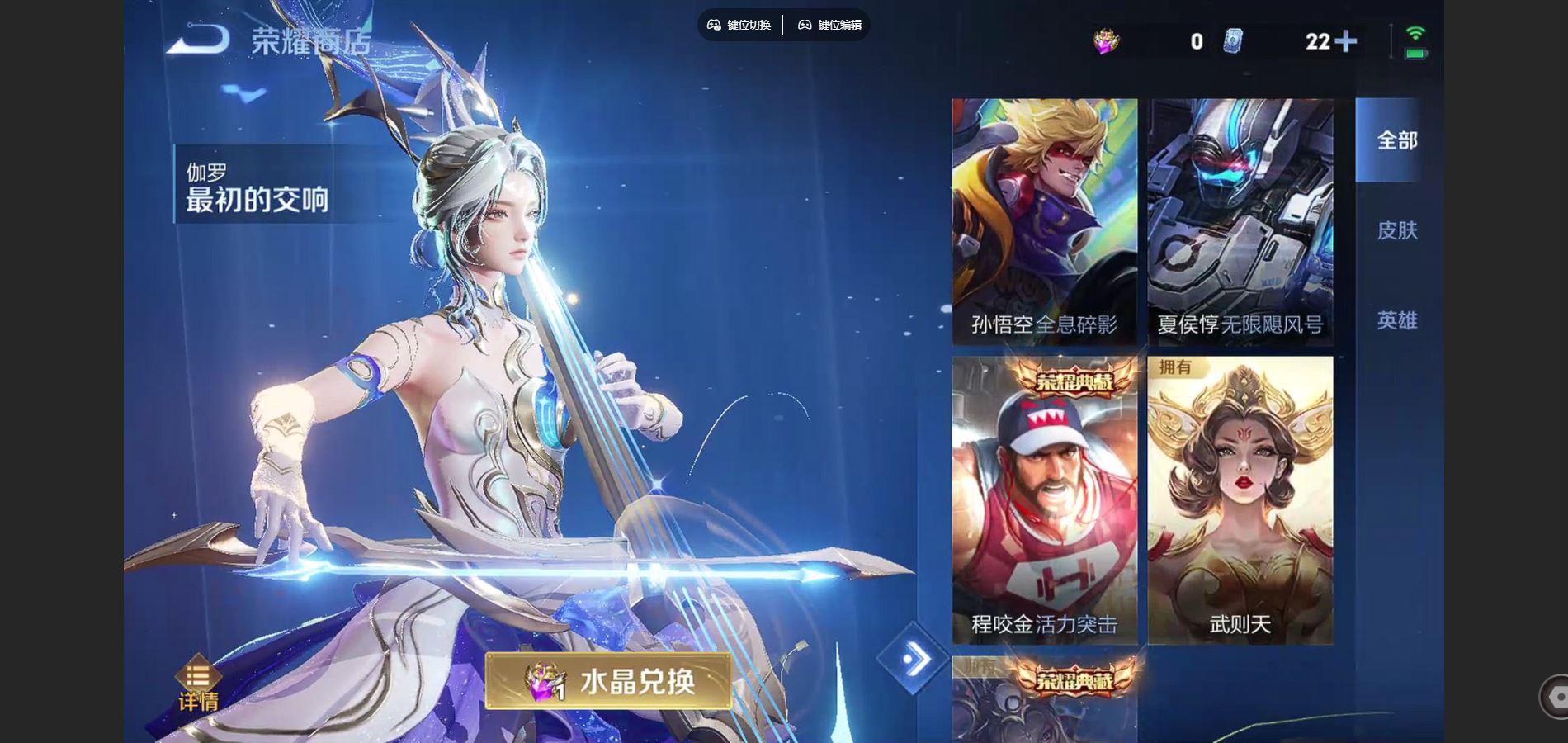
Task: Click the blue voucher icon next to the counter
Action: pyautogui.click(x=1231, y=40)
